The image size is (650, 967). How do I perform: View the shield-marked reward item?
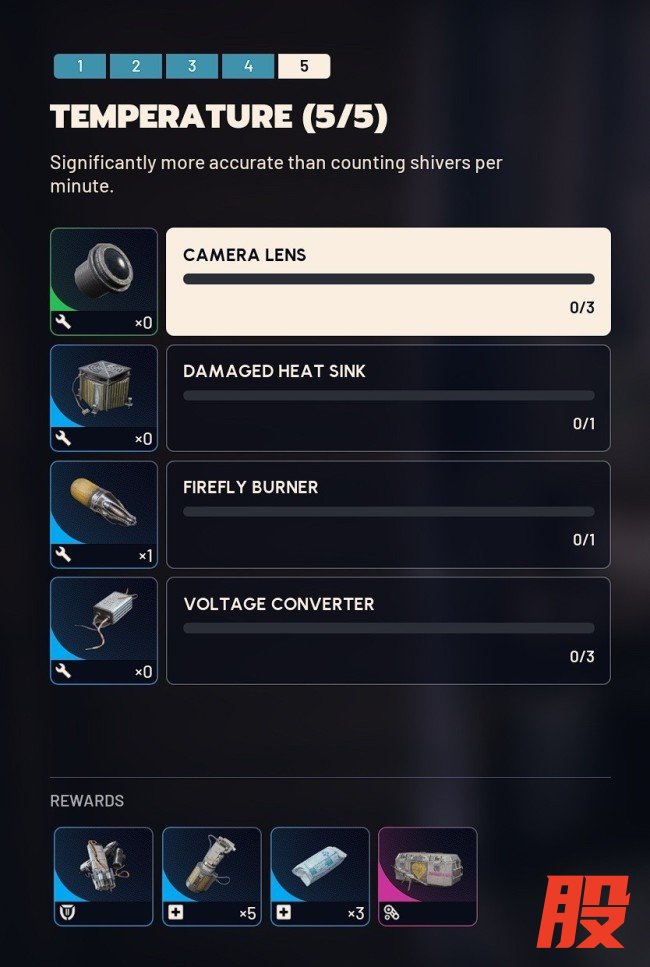104,876
